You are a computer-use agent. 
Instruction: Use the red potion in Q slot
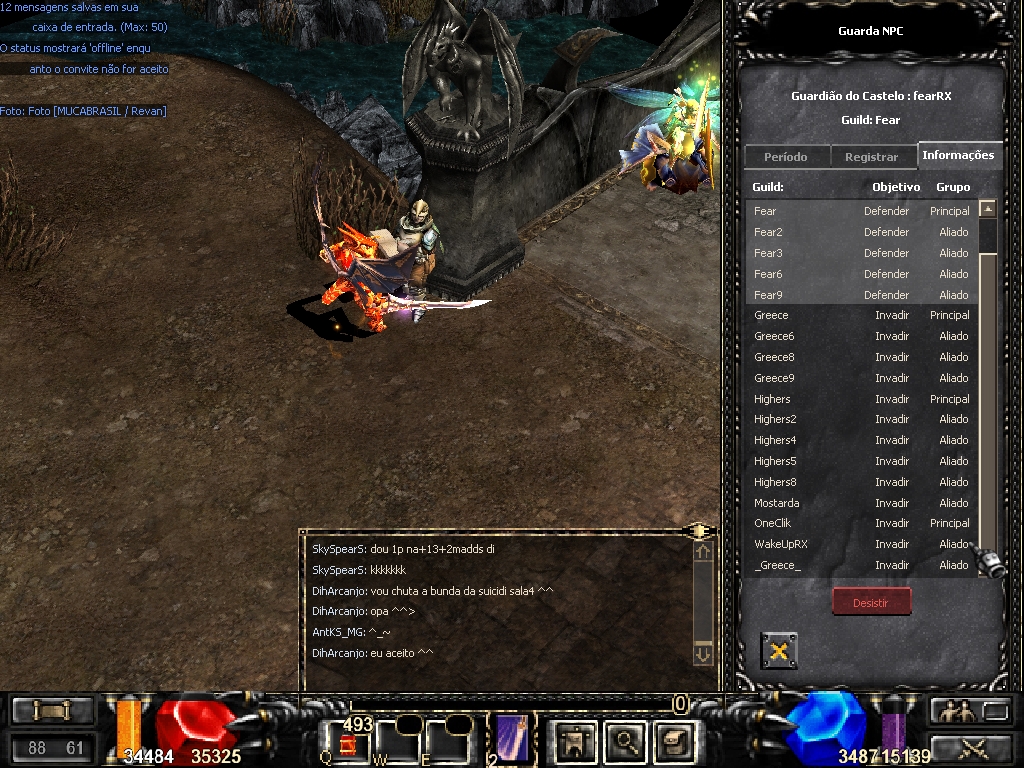pyautogui.click(x=348, y=744)
